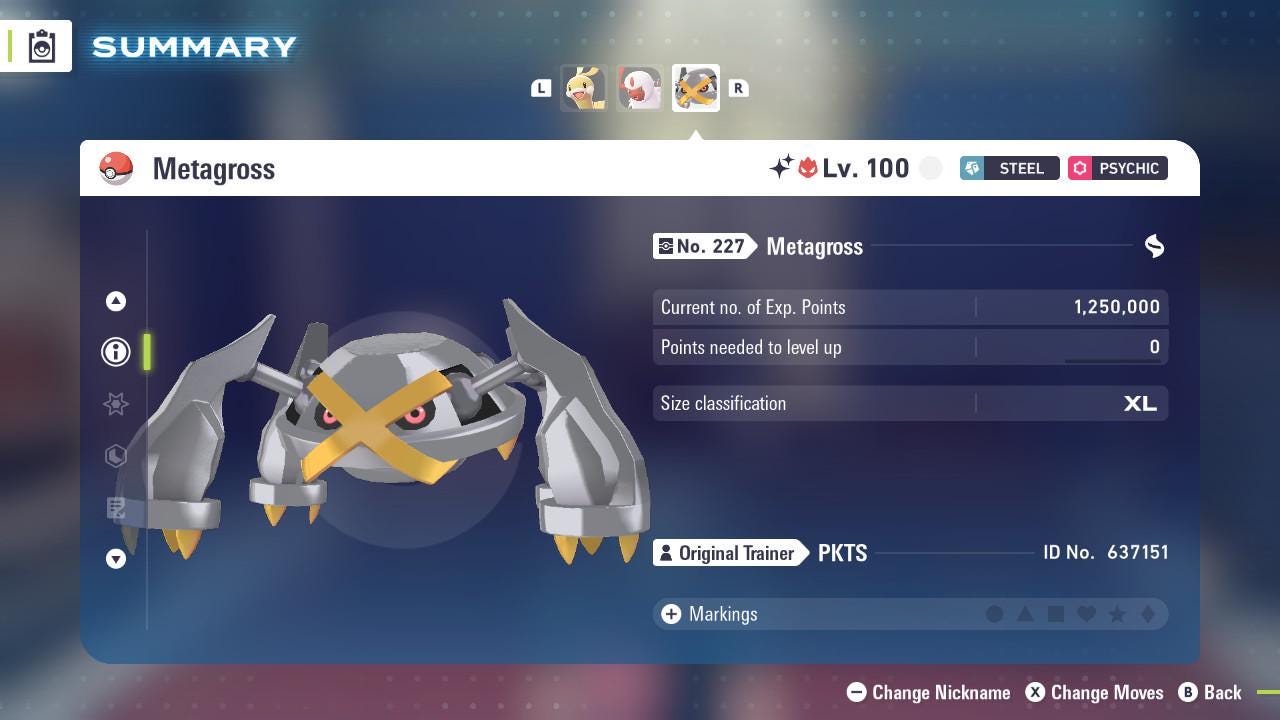Screen dimensions: 1280x720
Task: Expand the up arrow above the sidebar
Action: pyautogui.click(x=115, y=300)
